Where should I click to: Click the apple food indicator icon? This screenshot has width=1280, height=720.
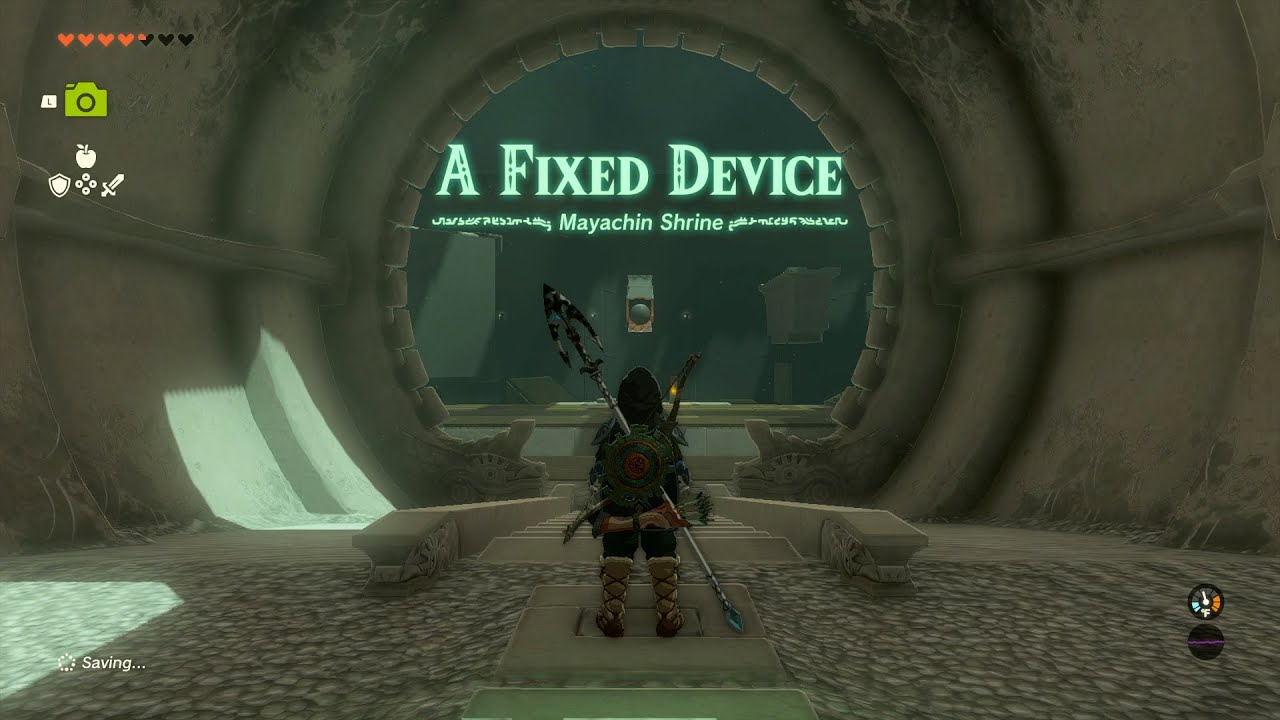(x=85, y=156)
